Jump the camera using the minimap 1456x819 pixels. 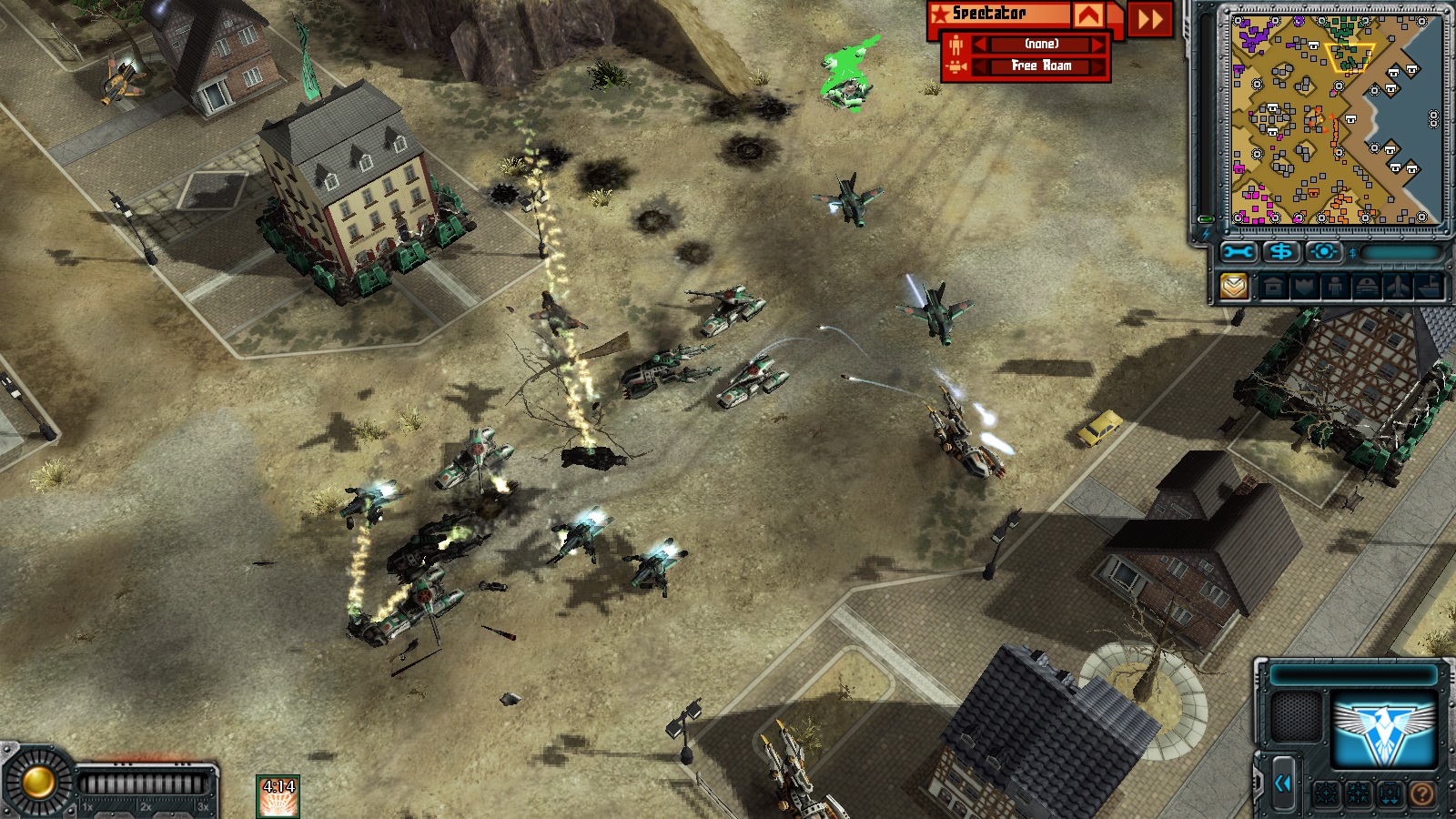pyautogui.click(x=1334, y=118)
